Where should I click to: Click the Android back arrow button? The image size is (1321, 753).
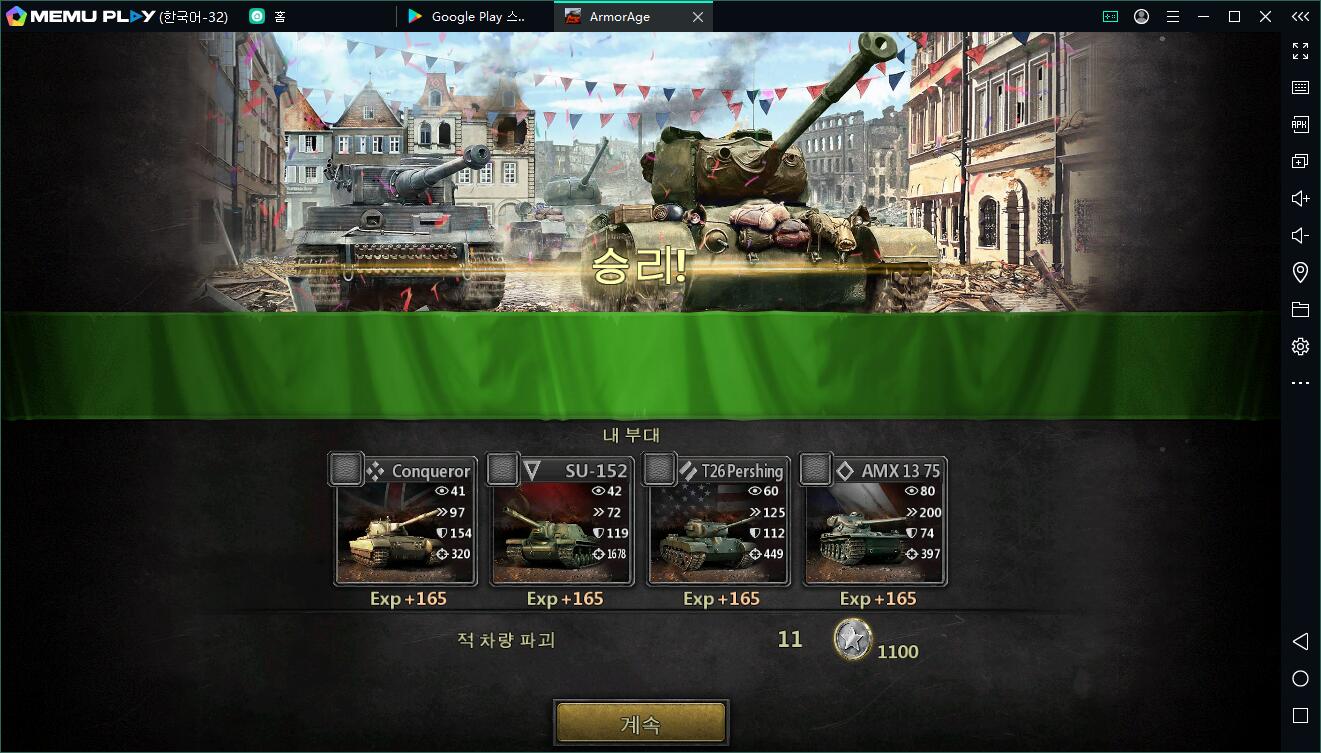[1300, 641]
